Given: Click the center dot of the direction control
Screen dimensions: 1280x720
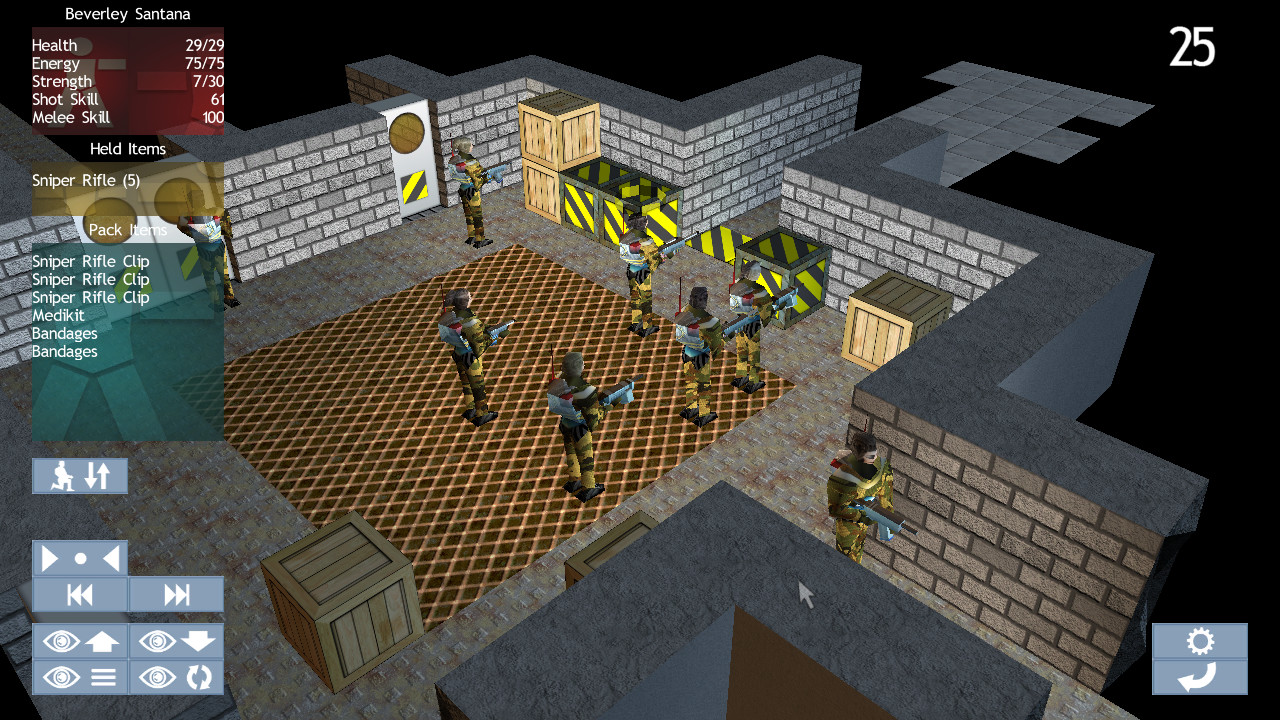Looking at the screenshot, I should pyautogui.click(x=80, y=557).
